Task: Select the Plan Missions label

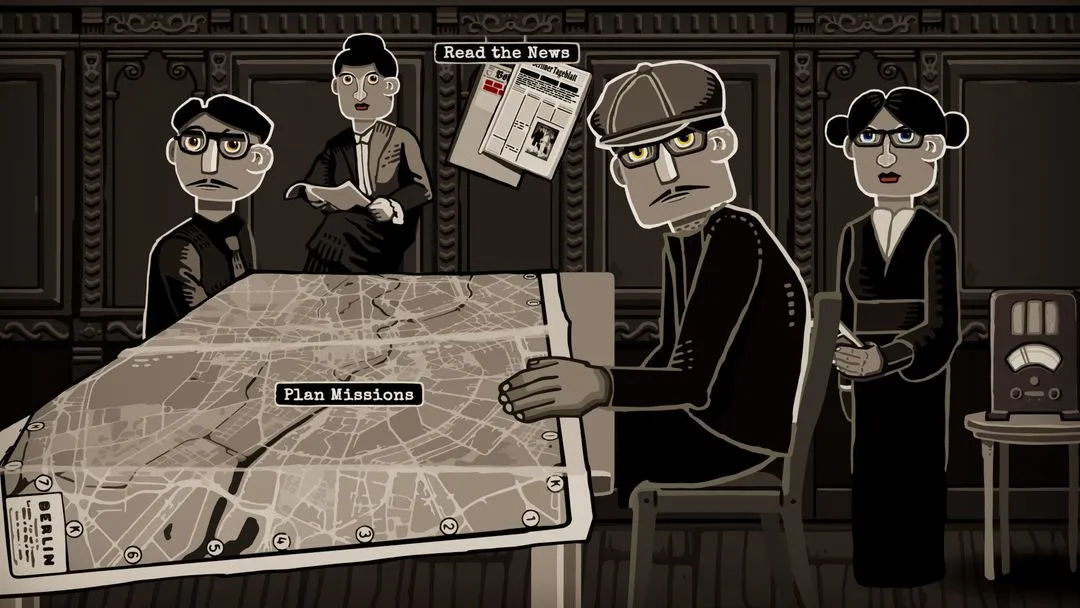Action: pos(348,394)
